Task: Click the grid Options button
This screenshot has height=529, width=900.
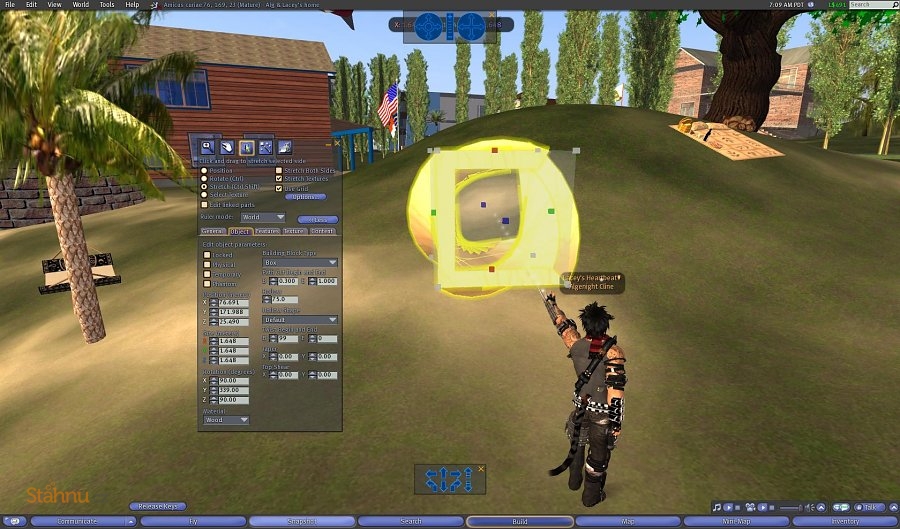Action: coord(305,196)
